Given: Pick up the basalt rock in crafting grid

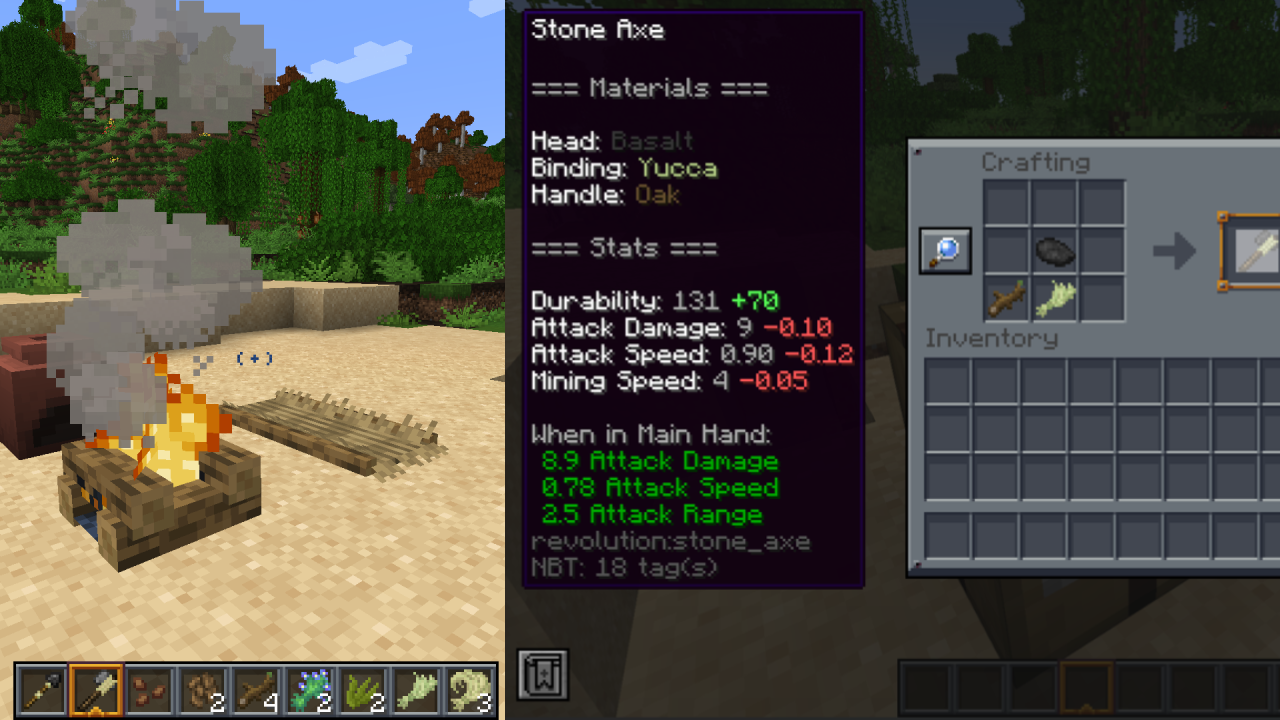Looking at the screenshot, I should pos(1054,251).
